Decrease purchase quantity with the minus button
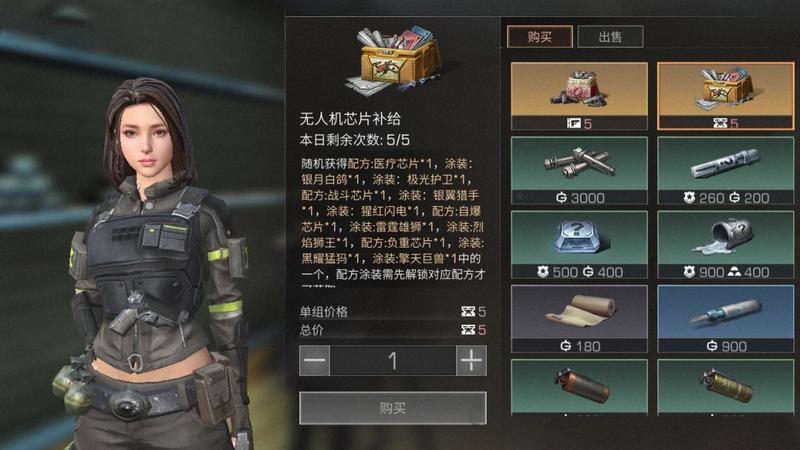Image resolution: width=800 pixels, height=450 pixels. pyautogui.click(x=314, y=361)
